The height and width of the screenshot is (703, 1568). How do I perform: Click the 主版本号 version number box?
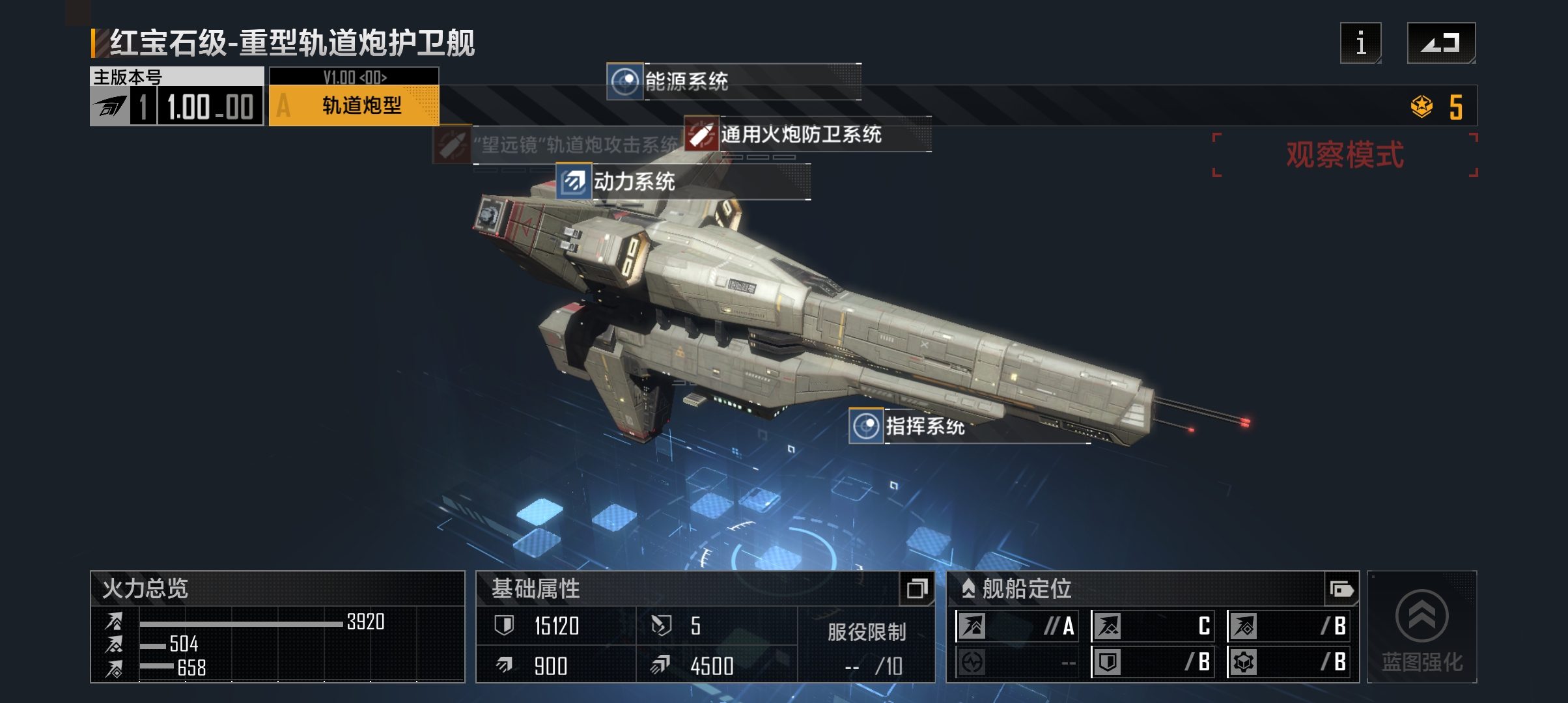[176, 98]
